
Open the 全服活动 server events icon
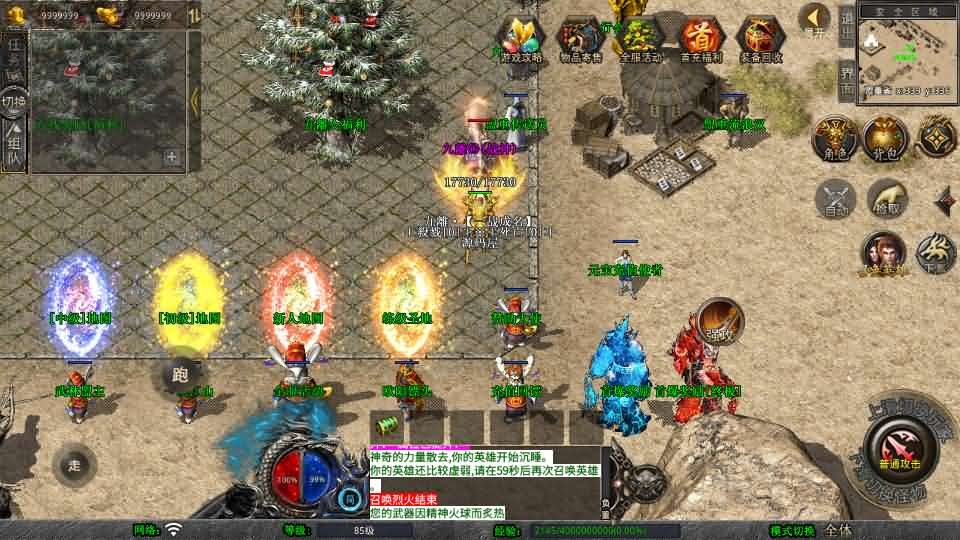(640, 40)
